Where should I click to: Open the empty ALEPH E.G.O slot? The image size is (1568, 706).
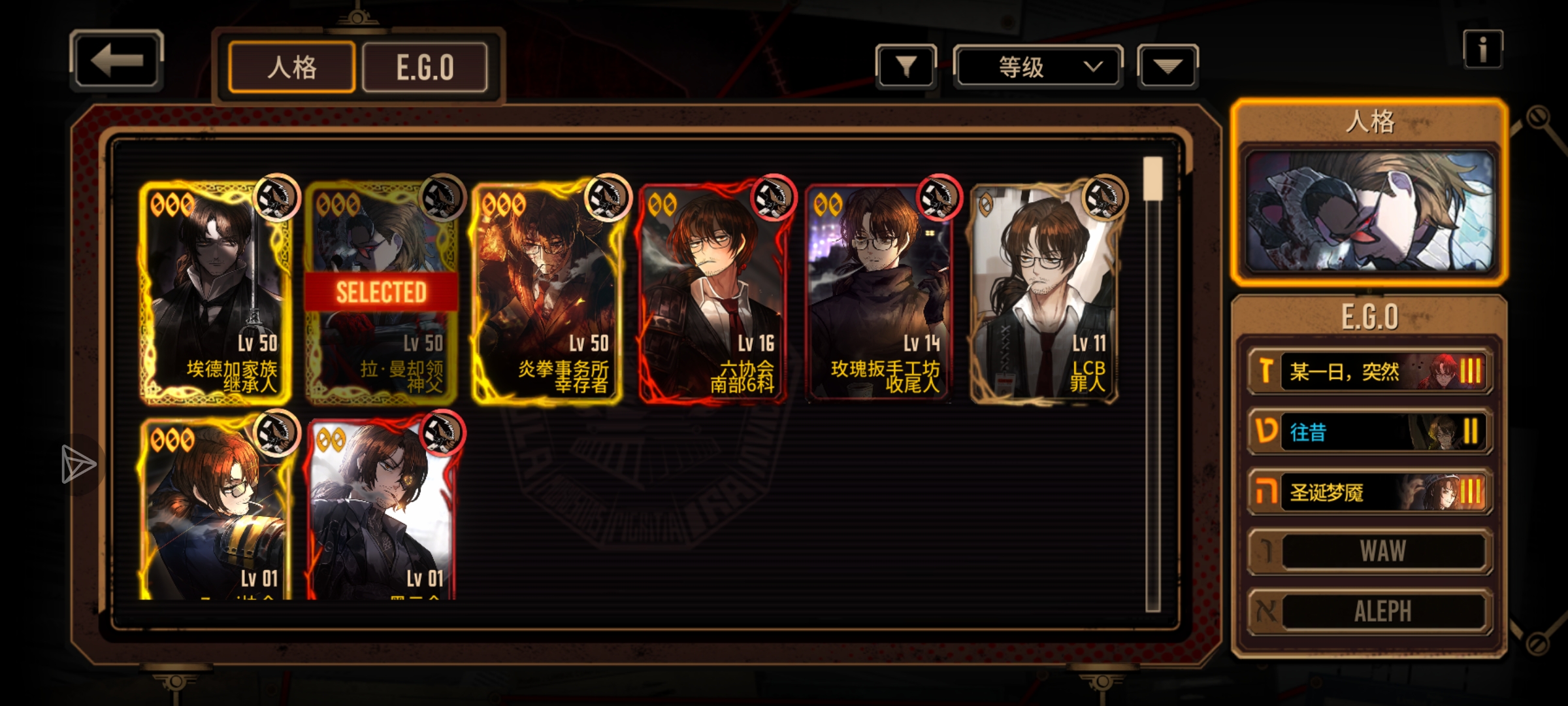click(x=1370, y=611)
